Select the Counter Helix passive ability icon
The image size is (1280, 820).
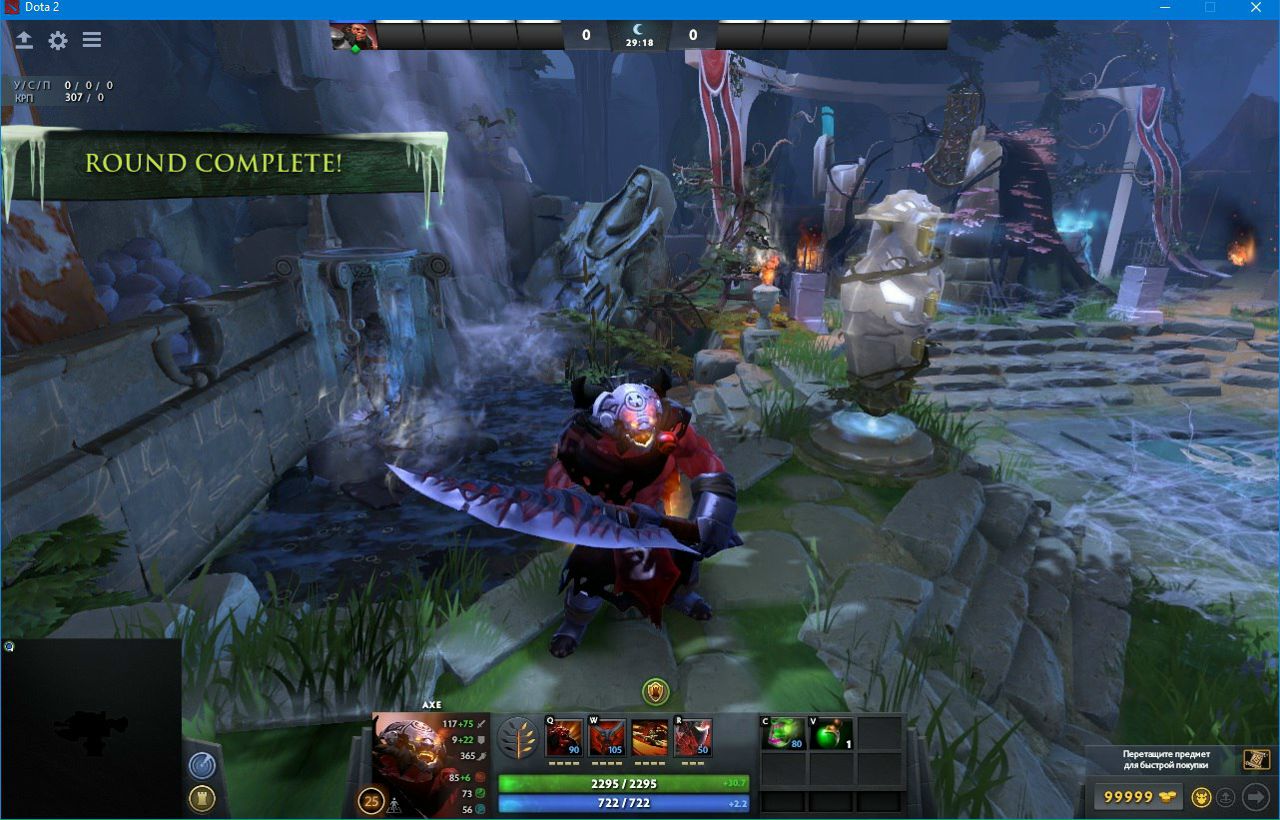click(x=650, y=738)
